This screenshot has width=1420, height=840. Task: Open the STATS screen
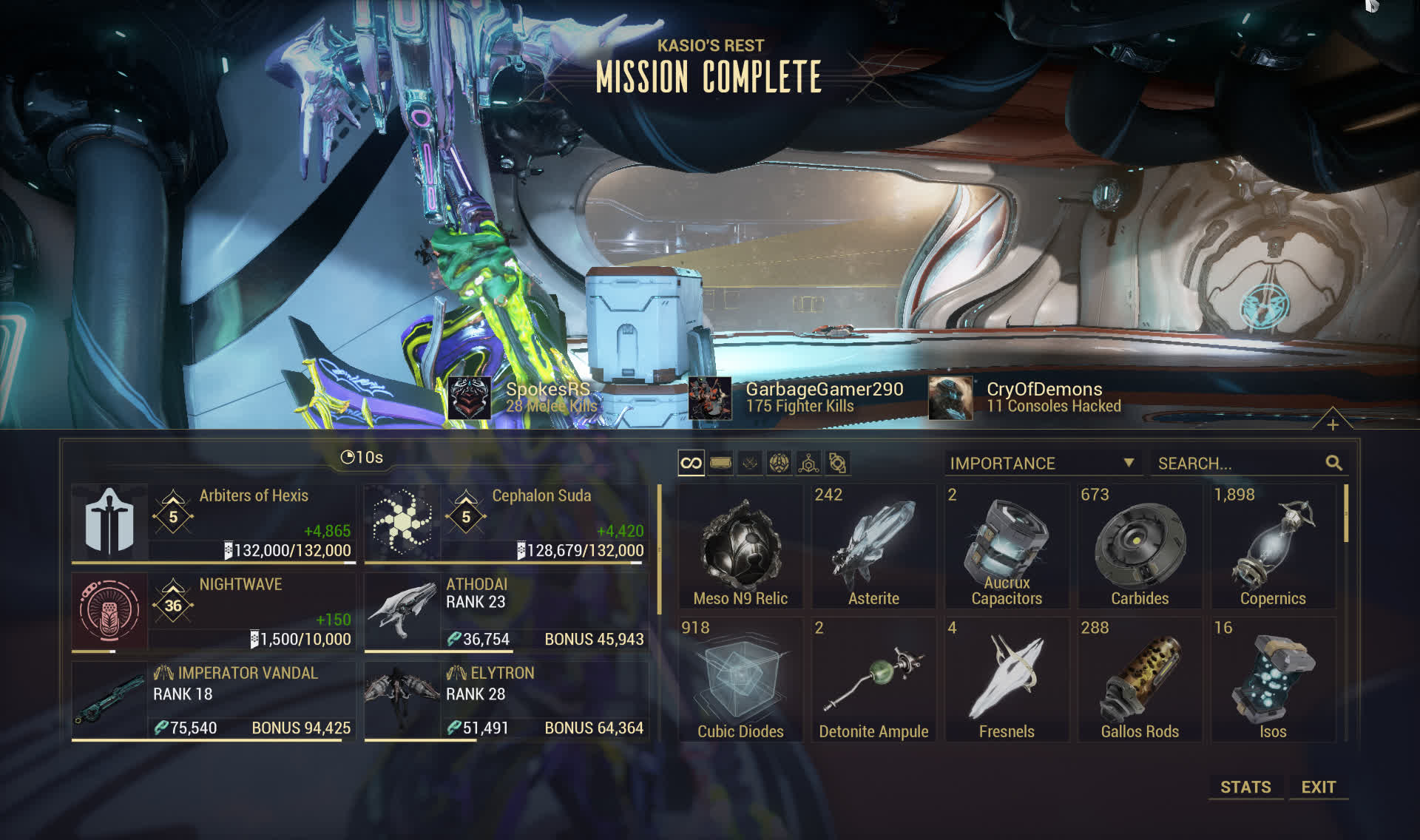click(1245, 787)
